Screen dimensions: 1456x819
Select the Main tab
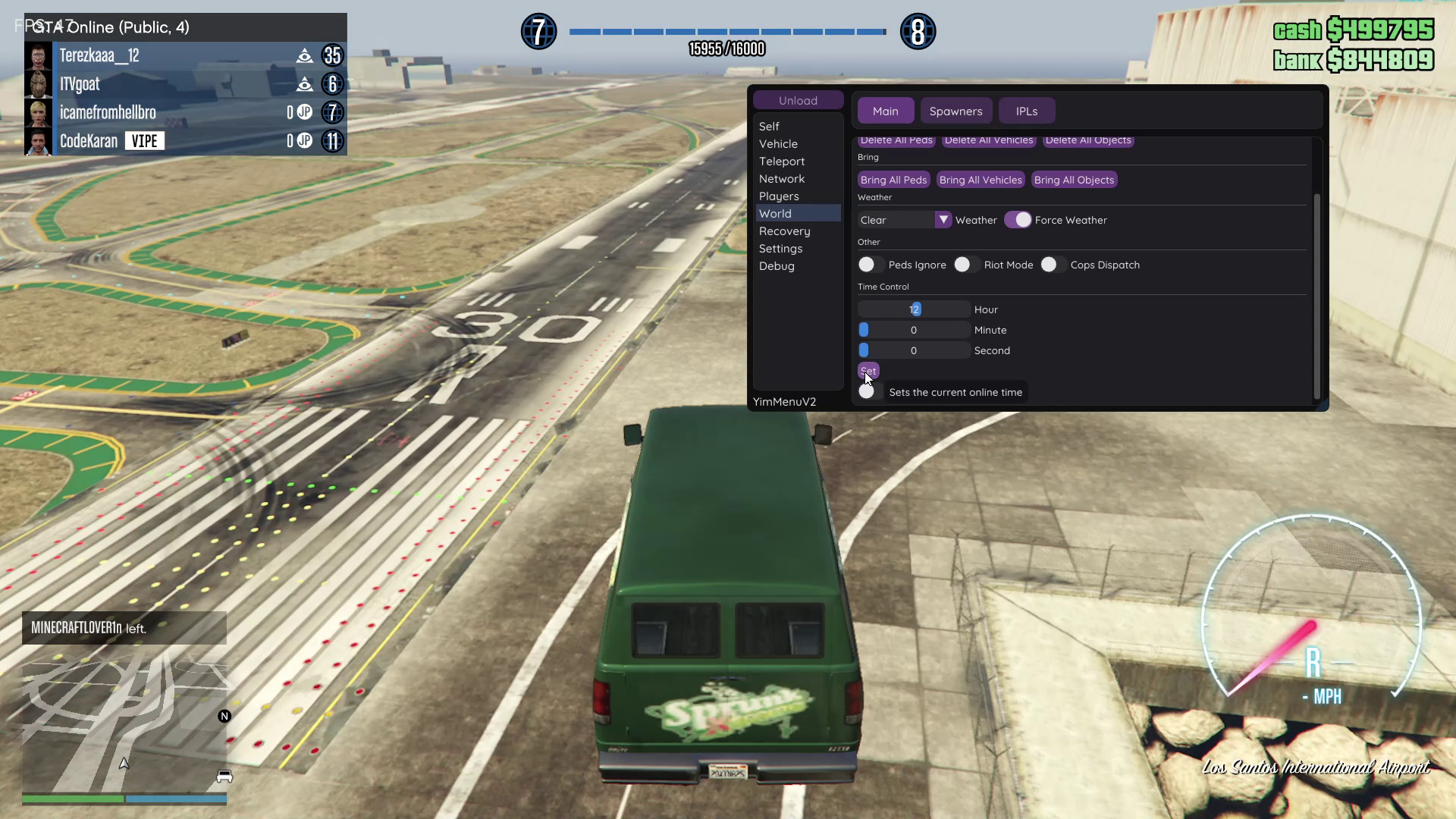pyautogui.click(x=885, y=111)
